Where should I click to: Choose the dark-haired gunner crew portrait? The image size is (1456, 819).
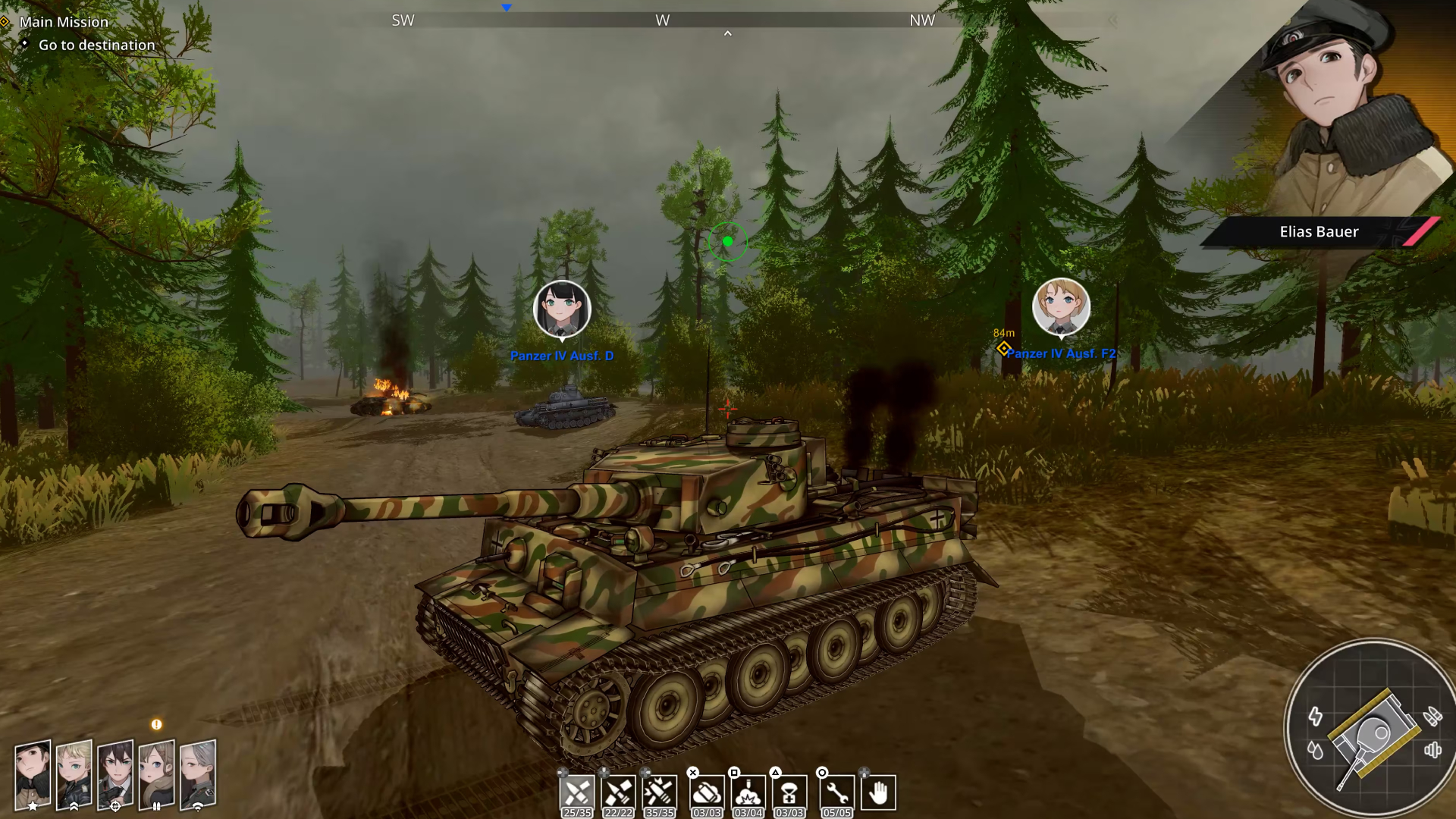[115, 773]
